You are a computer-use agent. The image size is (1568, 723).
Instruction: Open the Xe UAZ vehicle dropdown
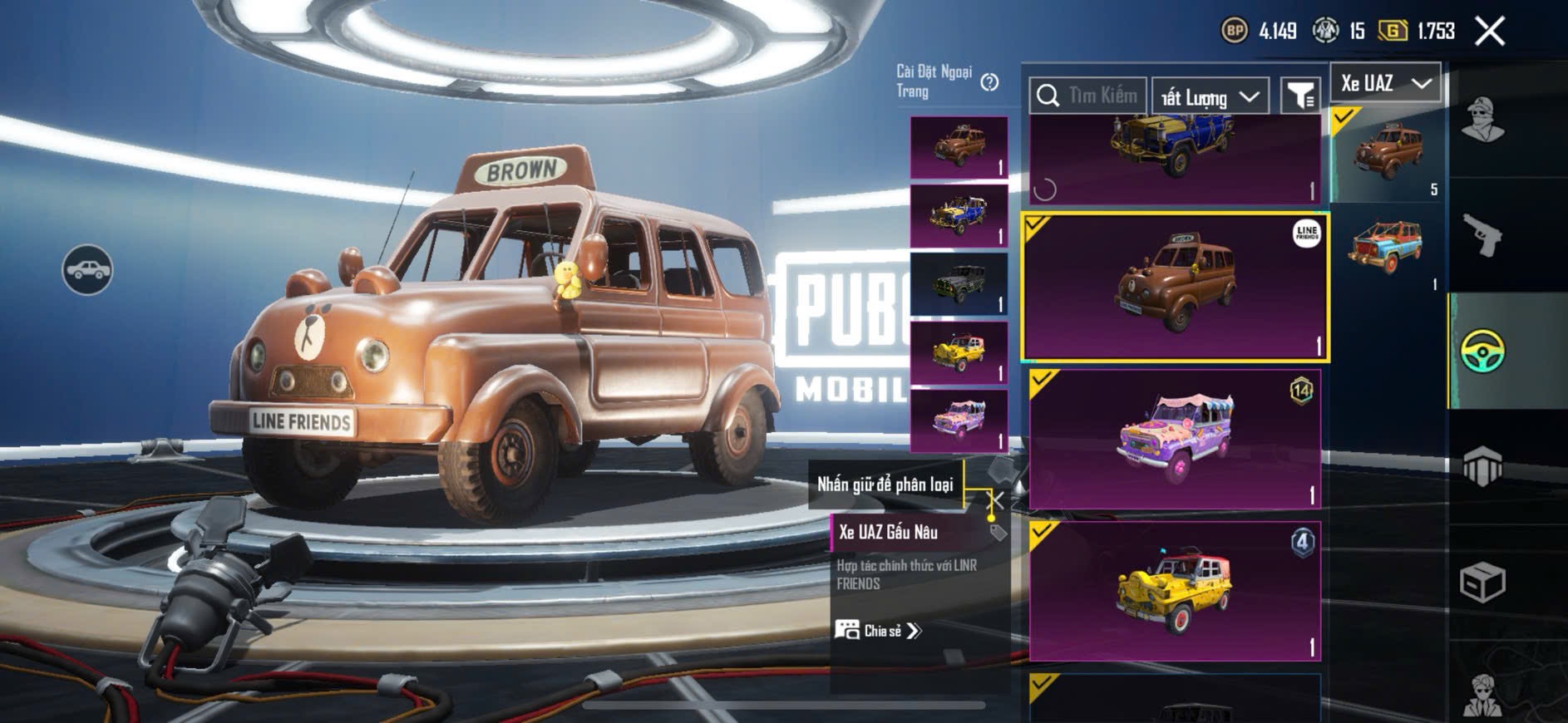pos(1384,83)
